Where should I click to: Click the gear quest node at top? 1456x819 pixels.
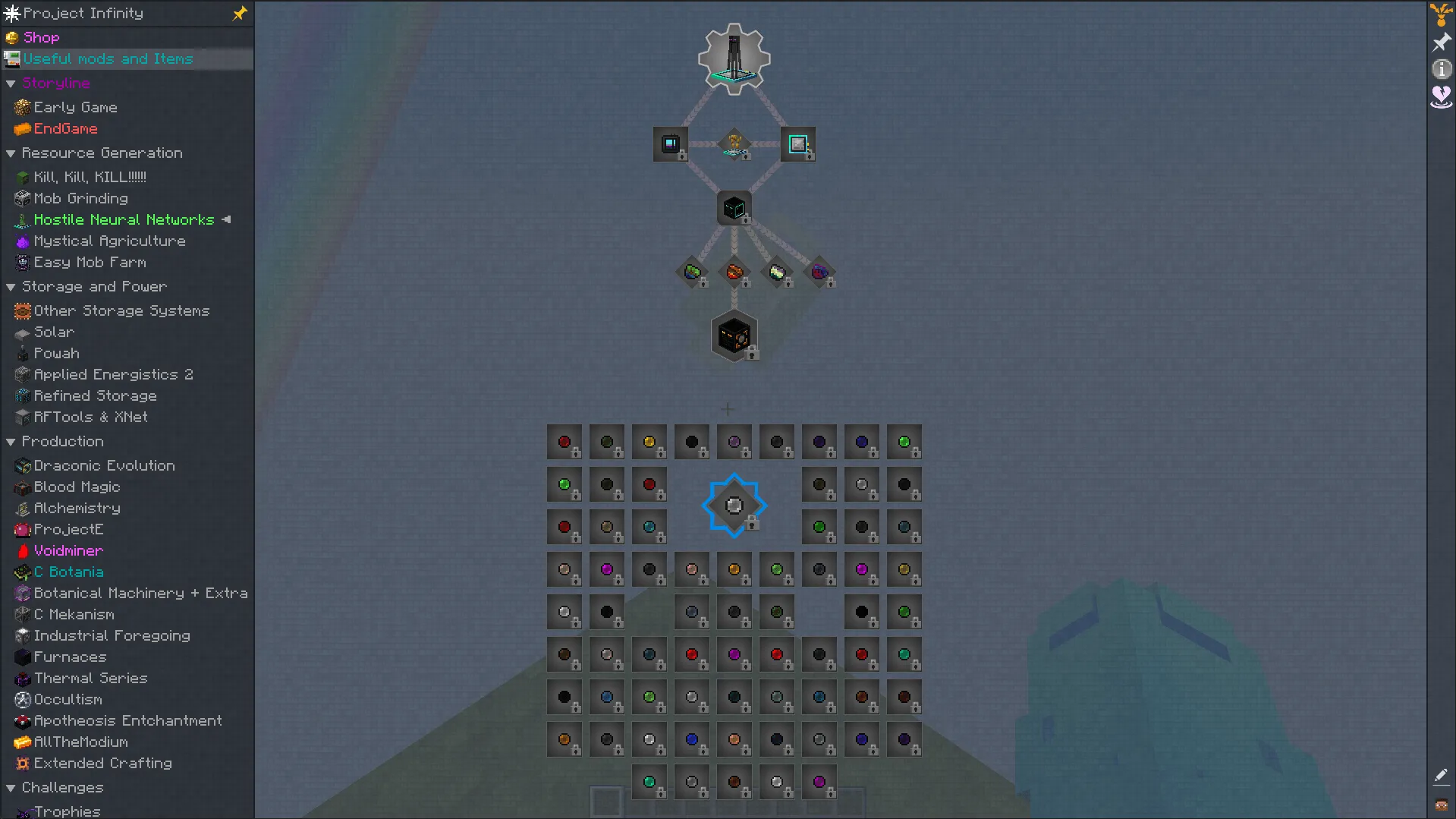click(x=733, y=58)
